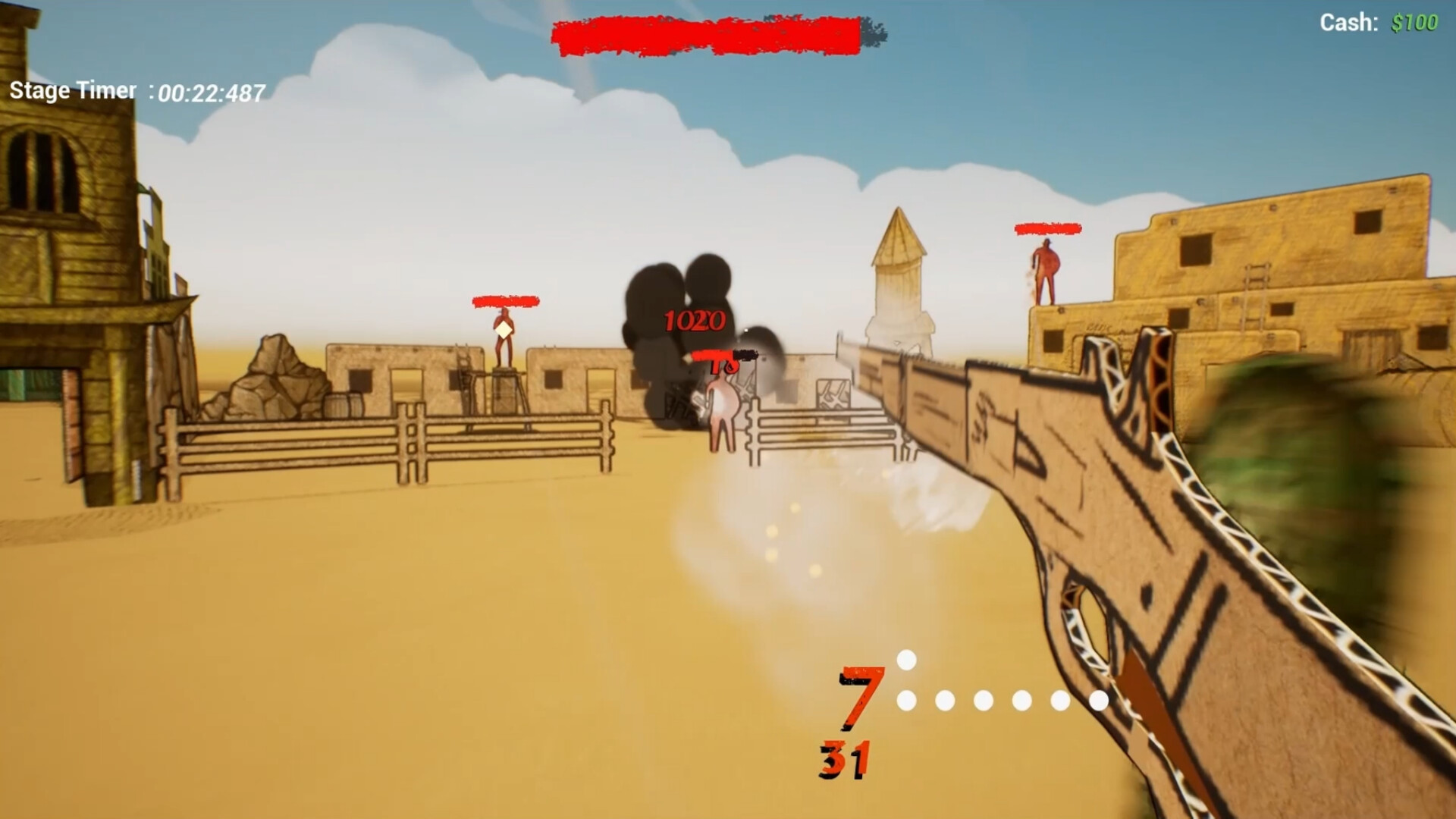Click the diamond marker above the platform enemy
Viewport: 1456px width, 819px height.
(502, 331)
